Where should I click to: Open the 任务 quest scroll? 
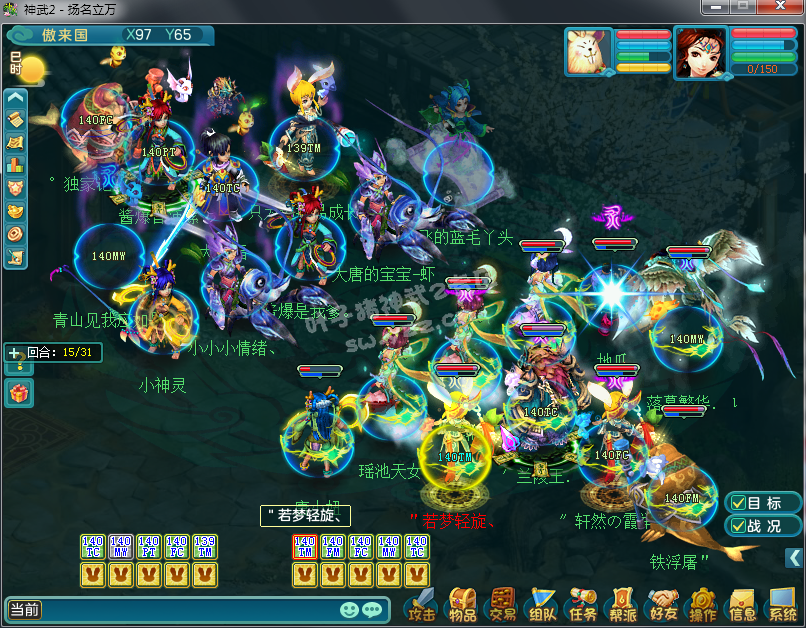pos(582,605)
